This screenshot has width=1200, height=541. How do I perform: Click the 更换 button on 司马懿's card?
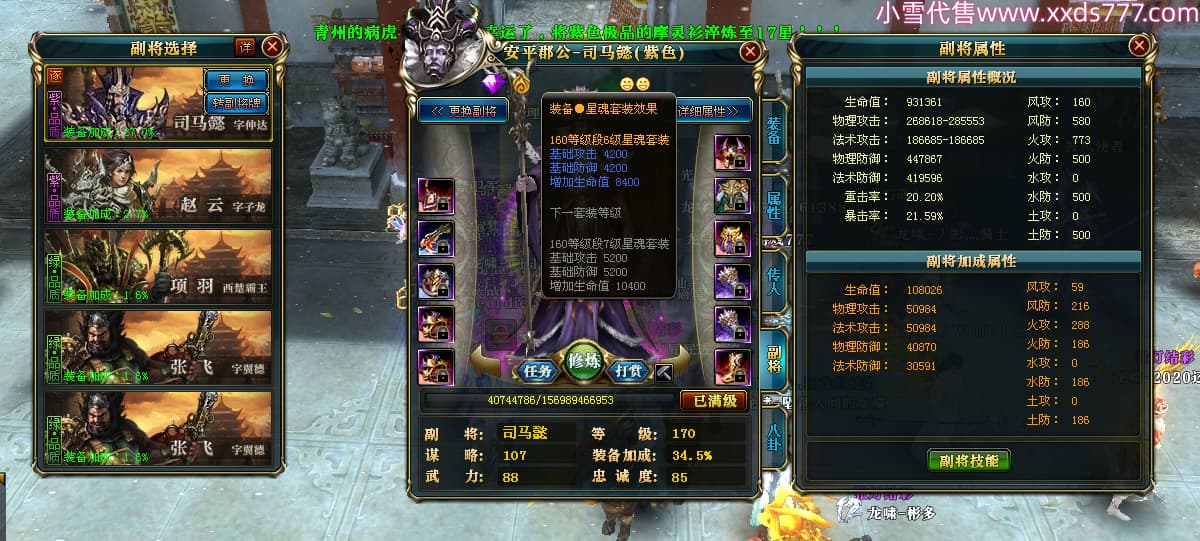236,80
